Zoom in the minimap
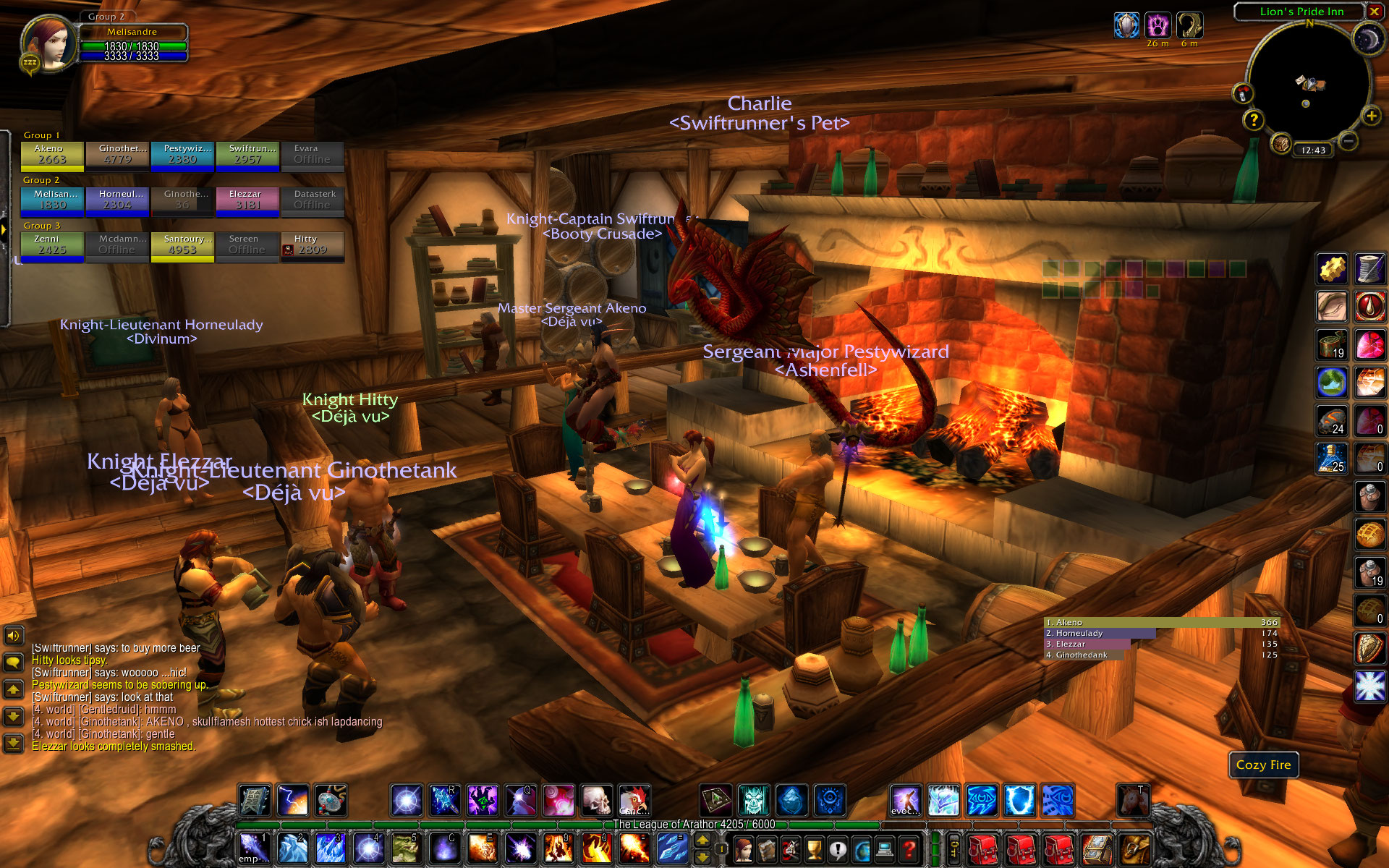Viewport: 1389px width, 868px height. [1370, 116]
